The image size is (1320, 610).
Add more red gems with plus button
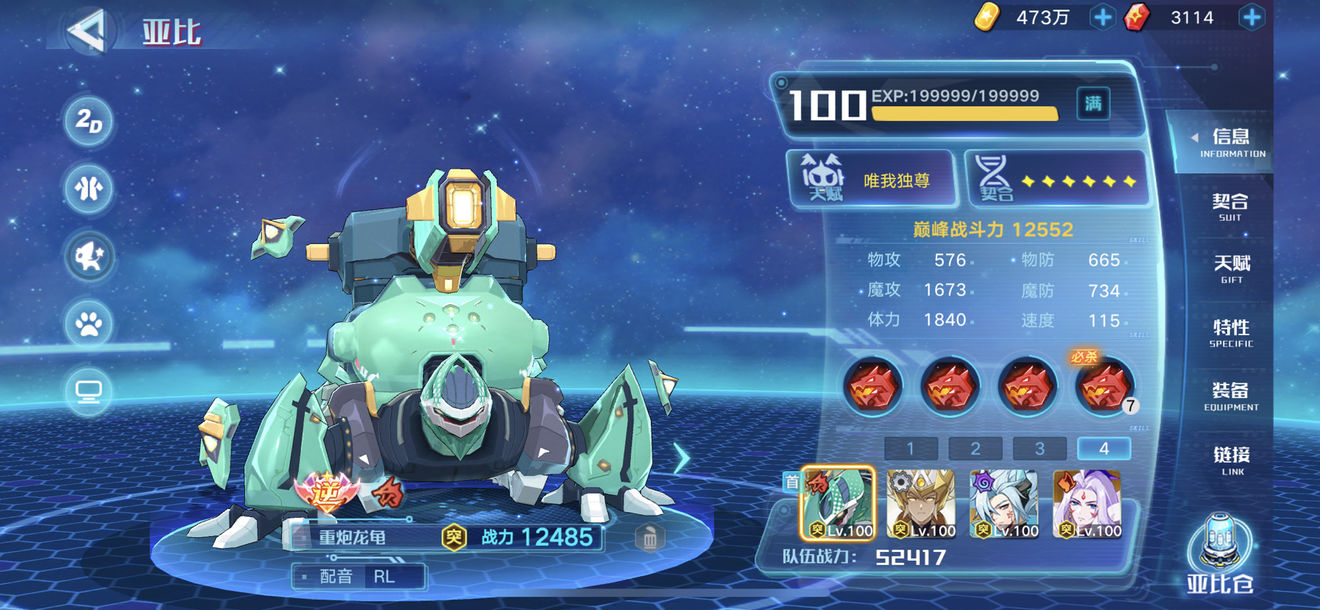(x=1251, y=17)
